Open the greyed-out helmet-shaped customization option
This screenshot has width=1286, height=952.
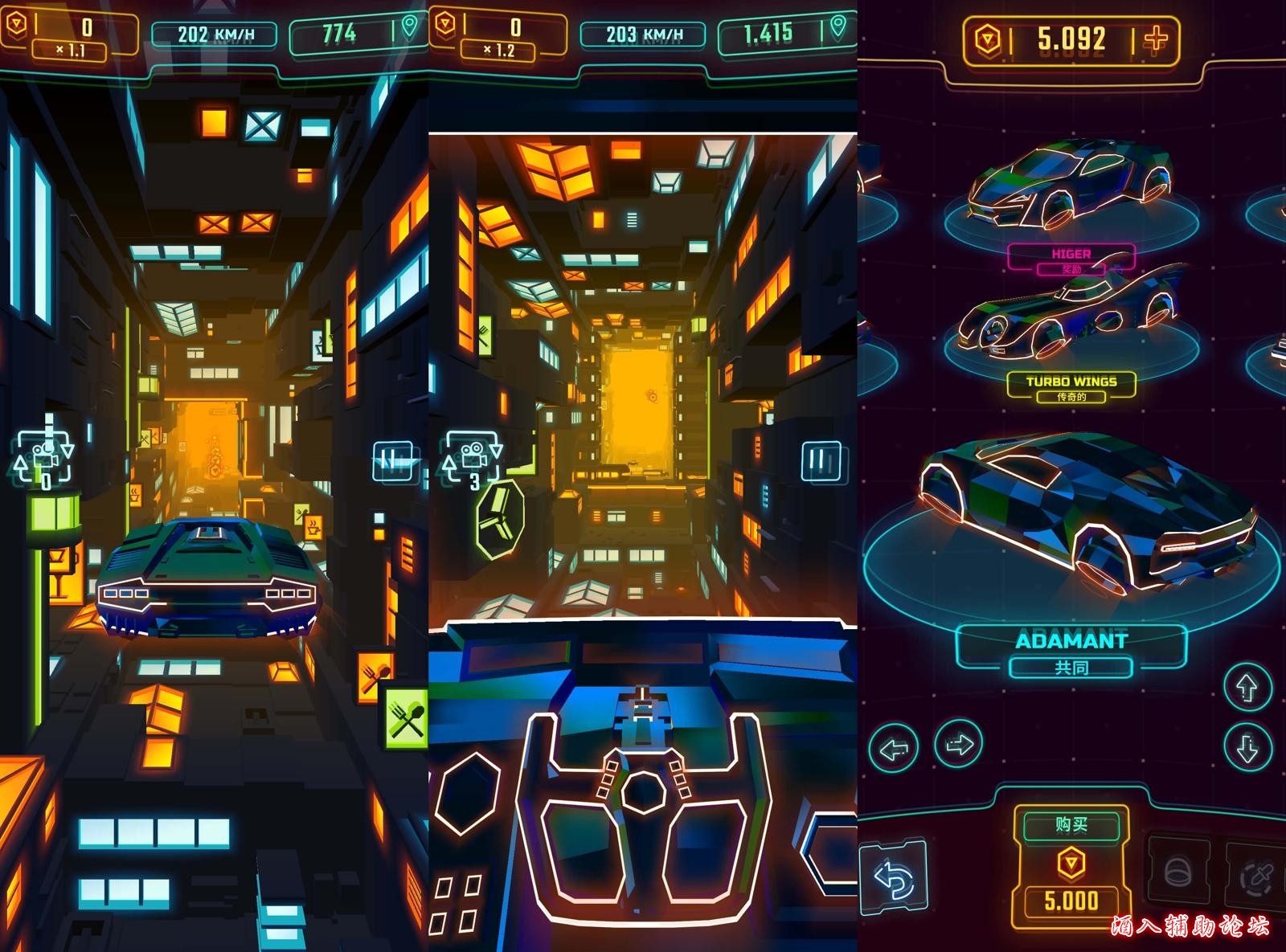tap(1178, 872)
